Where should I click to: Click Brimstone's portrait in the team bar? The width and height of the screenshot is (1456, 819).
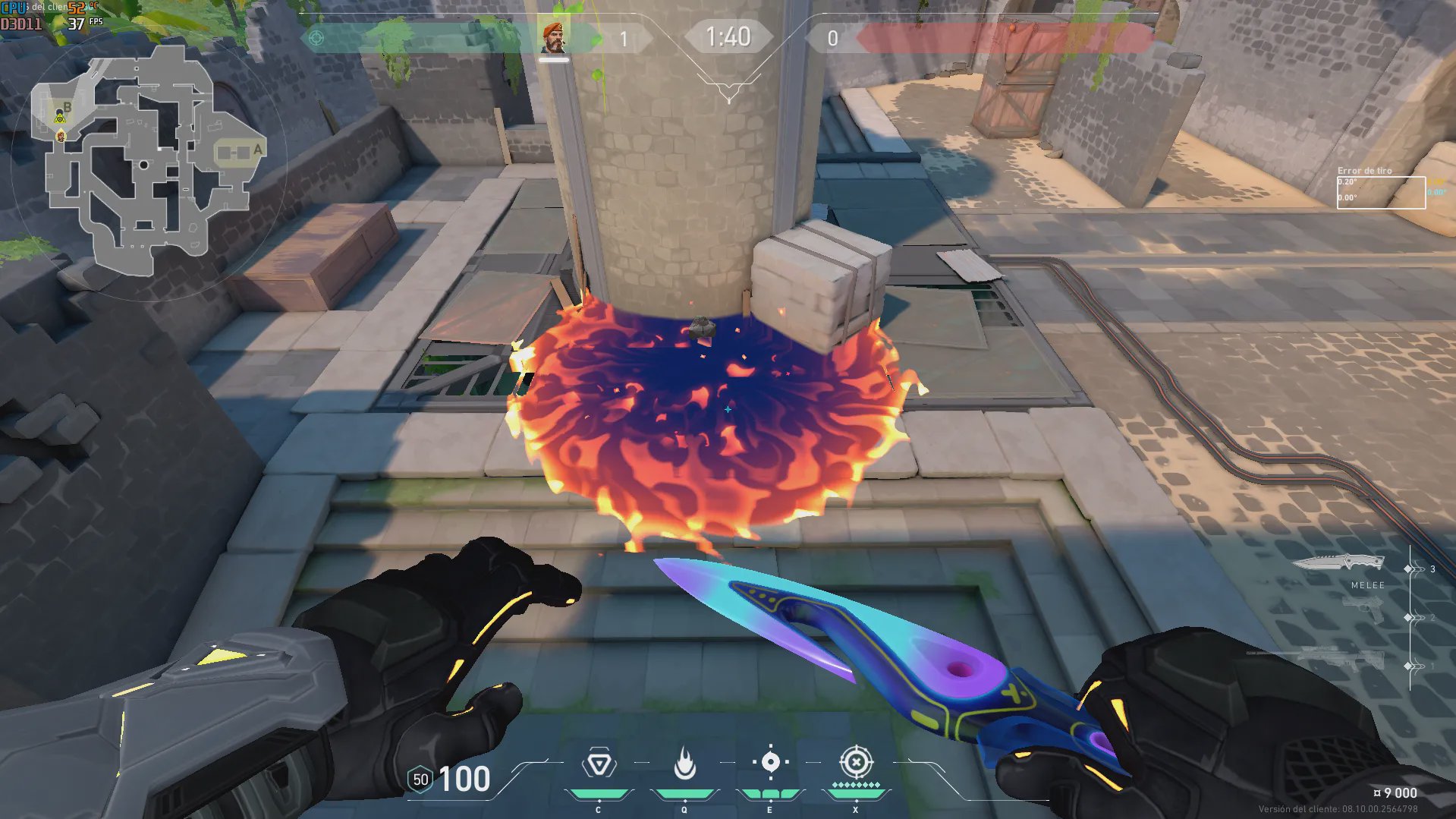[553, 38]
